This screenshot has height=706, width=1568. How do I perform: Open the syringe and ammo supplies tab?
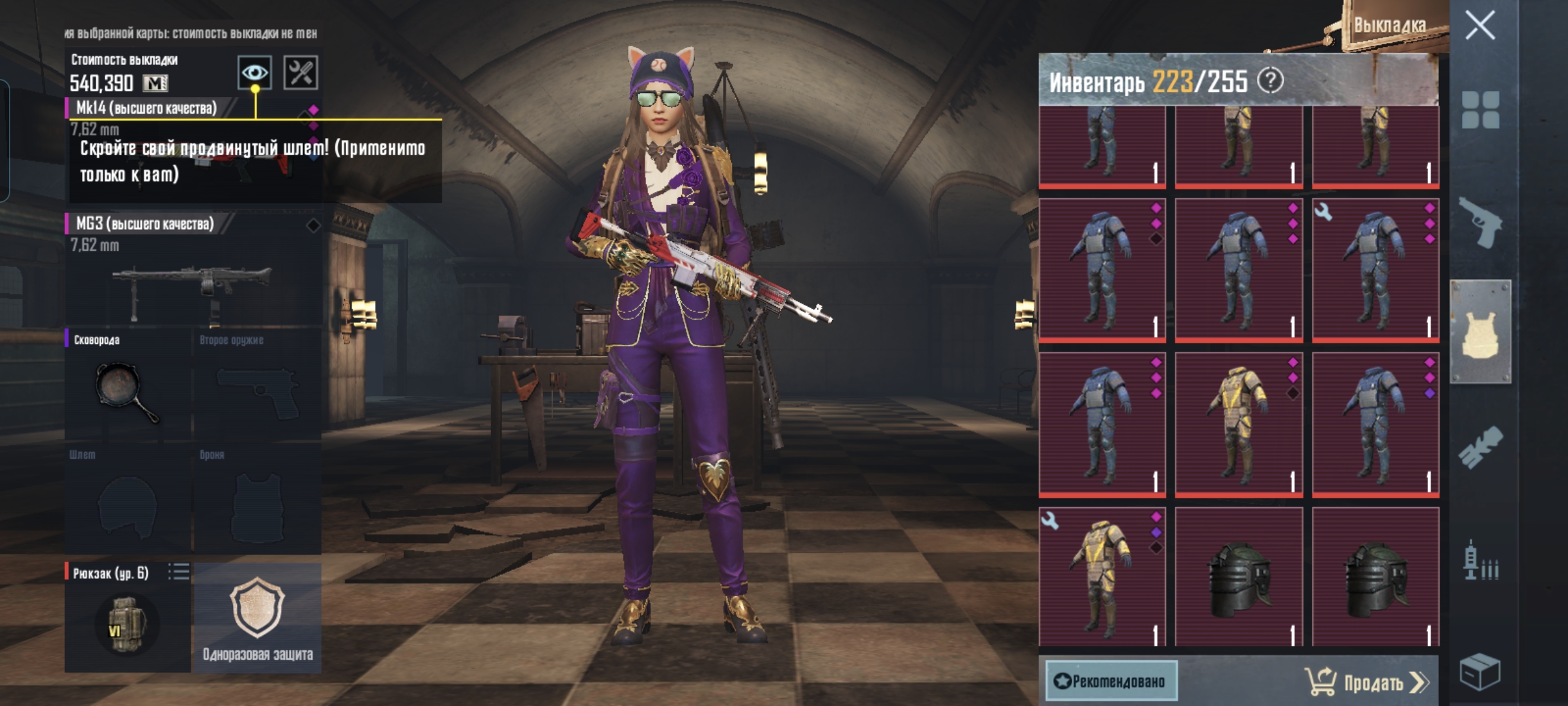(1480, 560)
